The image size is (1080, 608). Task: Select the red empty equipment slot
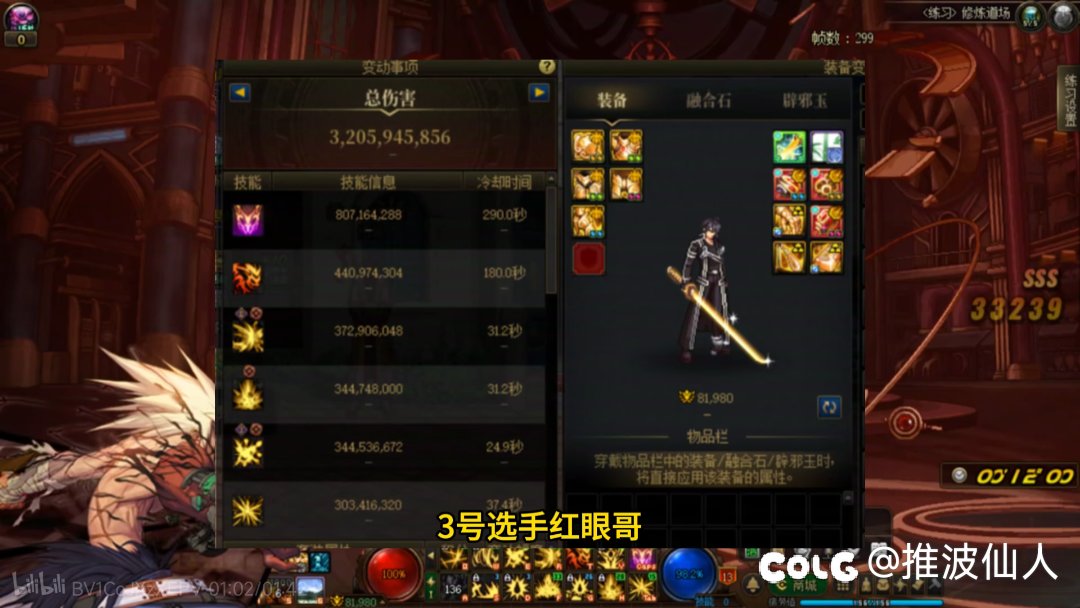point(588,258)
